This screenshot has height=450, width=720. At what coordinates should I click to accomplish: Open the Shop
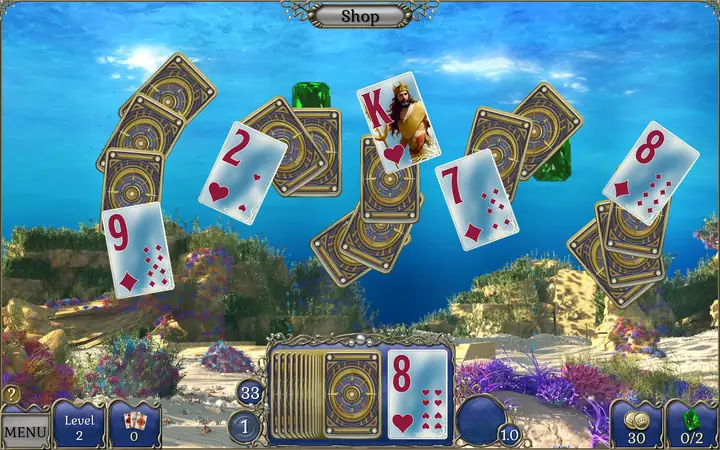360,15
